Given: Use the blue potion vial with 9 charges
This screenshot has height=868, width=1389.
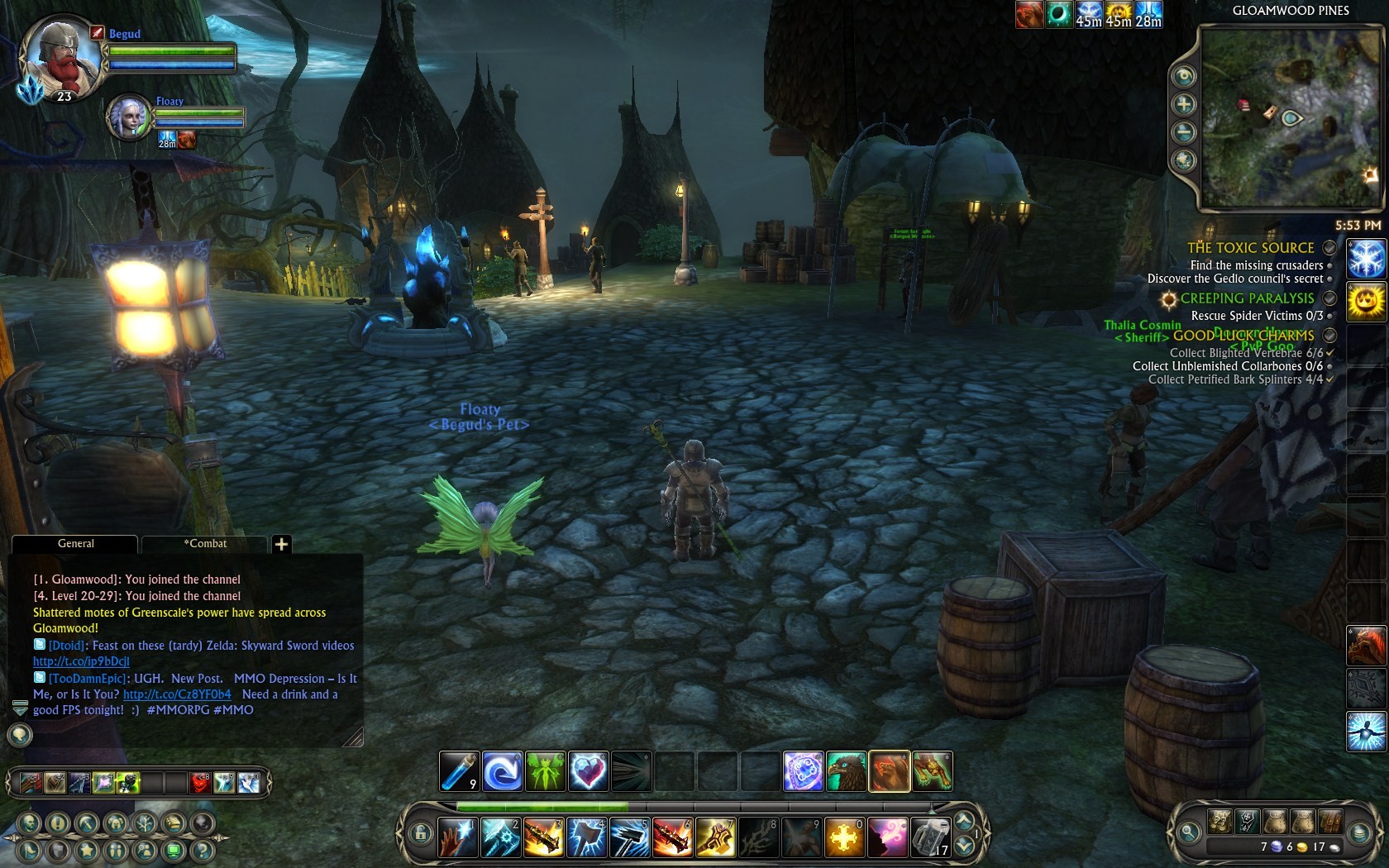Looking at the screenshot, I should 459,771.
